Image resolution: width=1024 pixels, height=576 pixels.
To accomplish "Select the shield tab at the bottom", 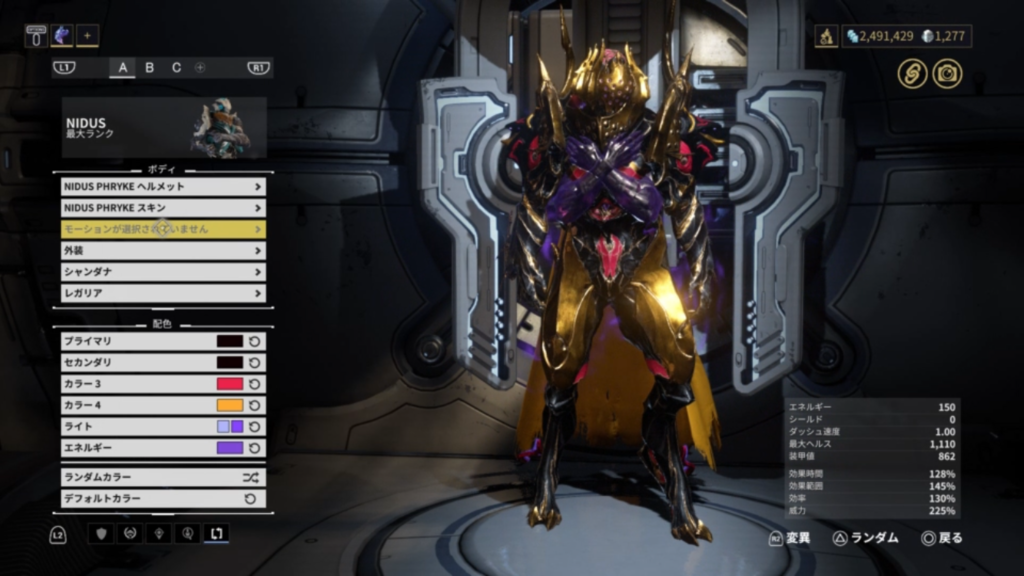I will (101, 534).
